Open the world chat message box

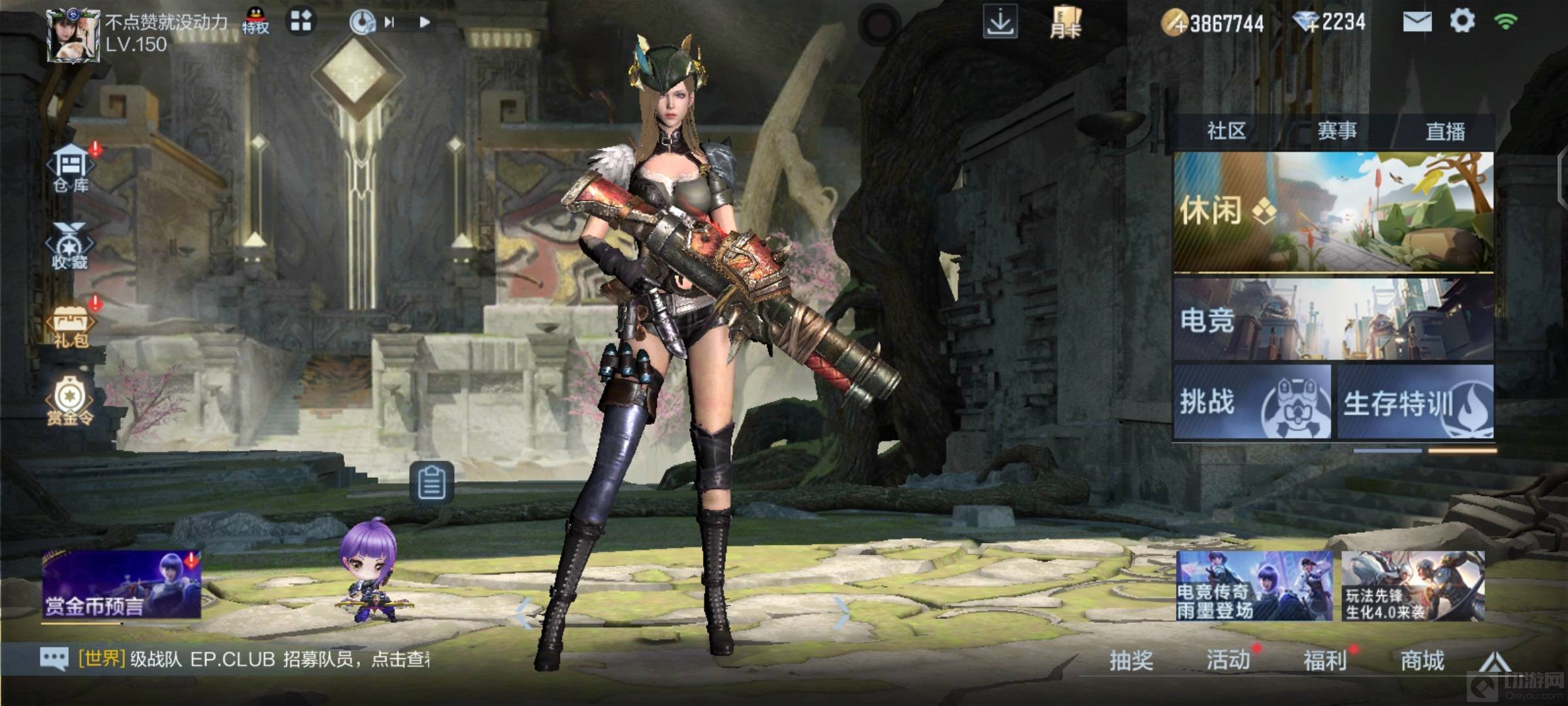point(235,659)
